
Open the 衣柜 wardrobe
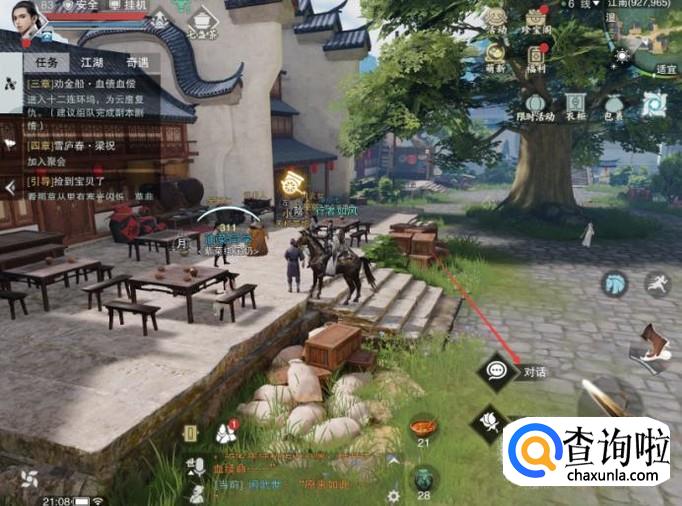click(575, 106)
